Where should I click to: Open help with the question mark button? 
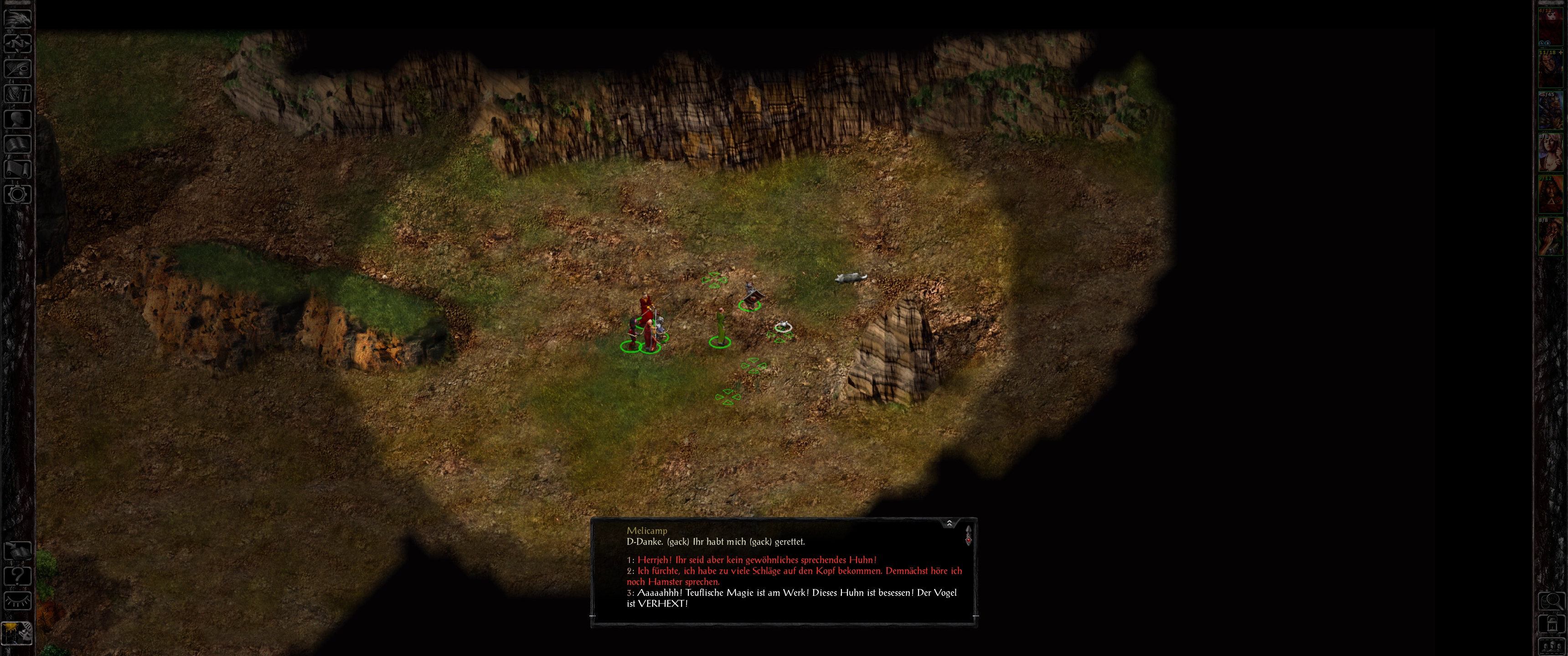18,576
